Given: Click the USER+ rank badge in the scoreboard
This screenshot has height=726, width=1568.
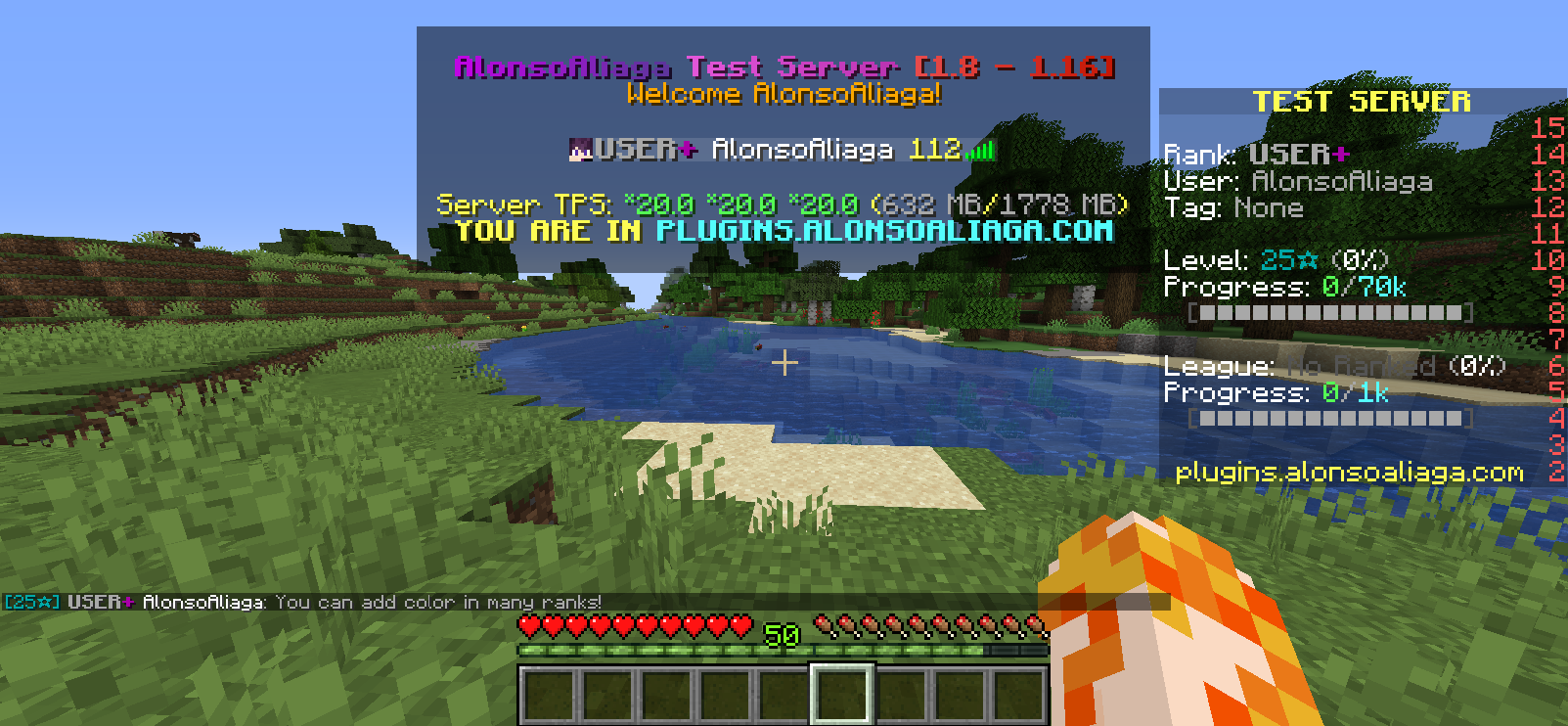Looking at the screenshot, I should [1298, 154].
